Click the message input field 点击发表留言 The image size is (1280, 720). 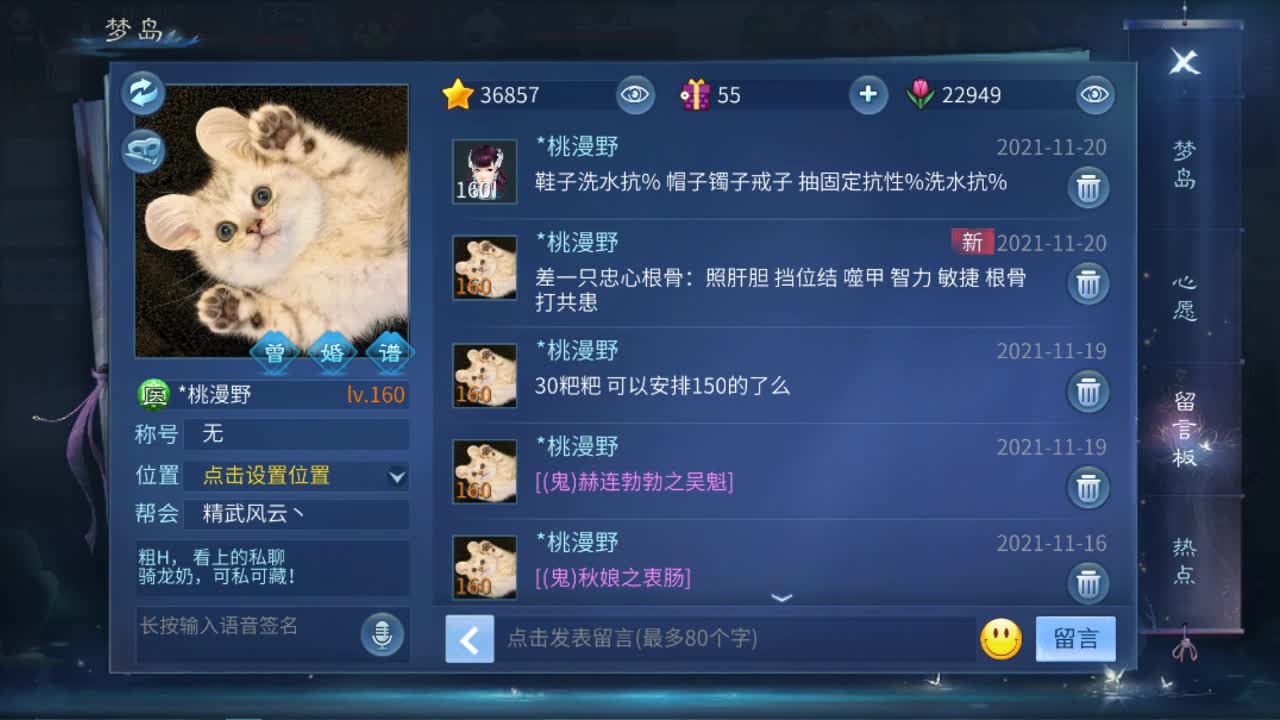700,640
